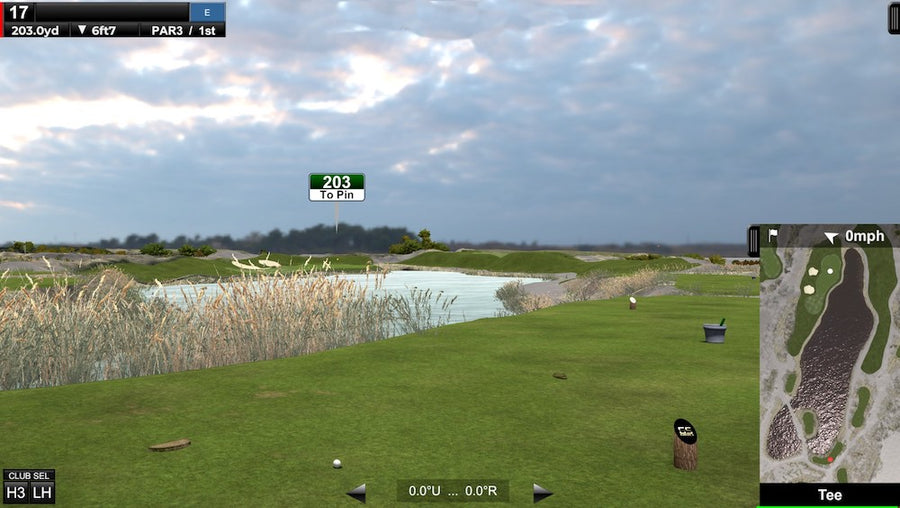Aim left with the left arrow

tap(356, 492)
